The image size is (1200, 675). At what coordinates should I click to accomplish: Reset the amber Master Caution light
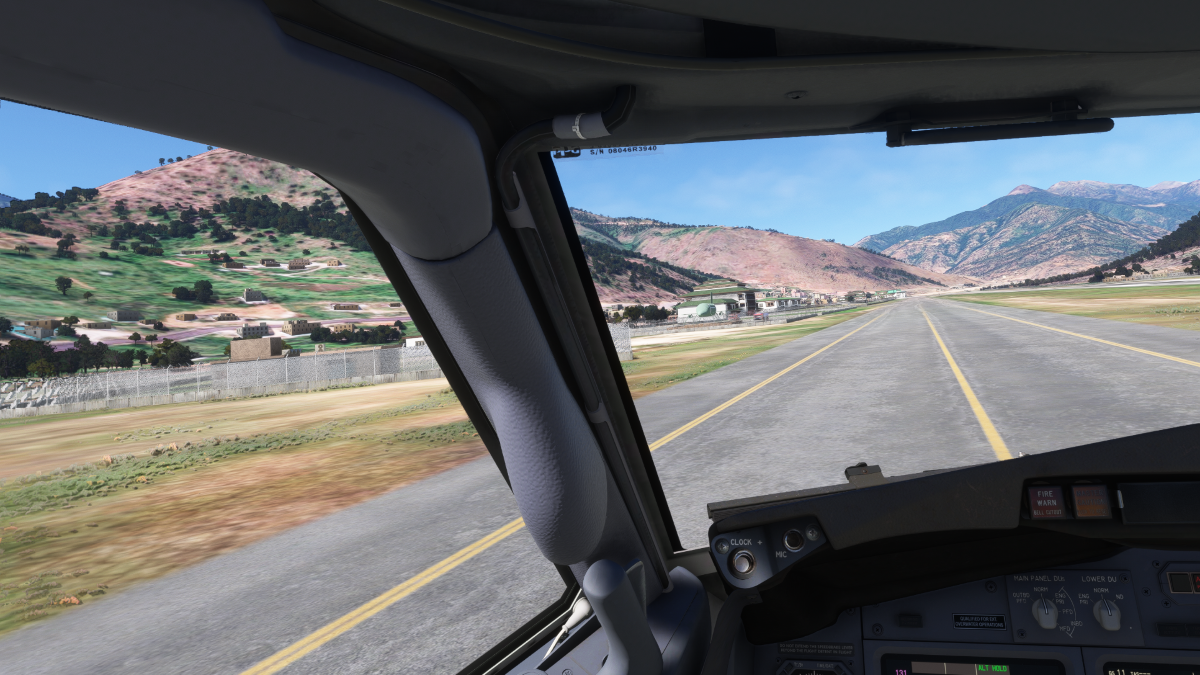click(x=1091, y=500)
